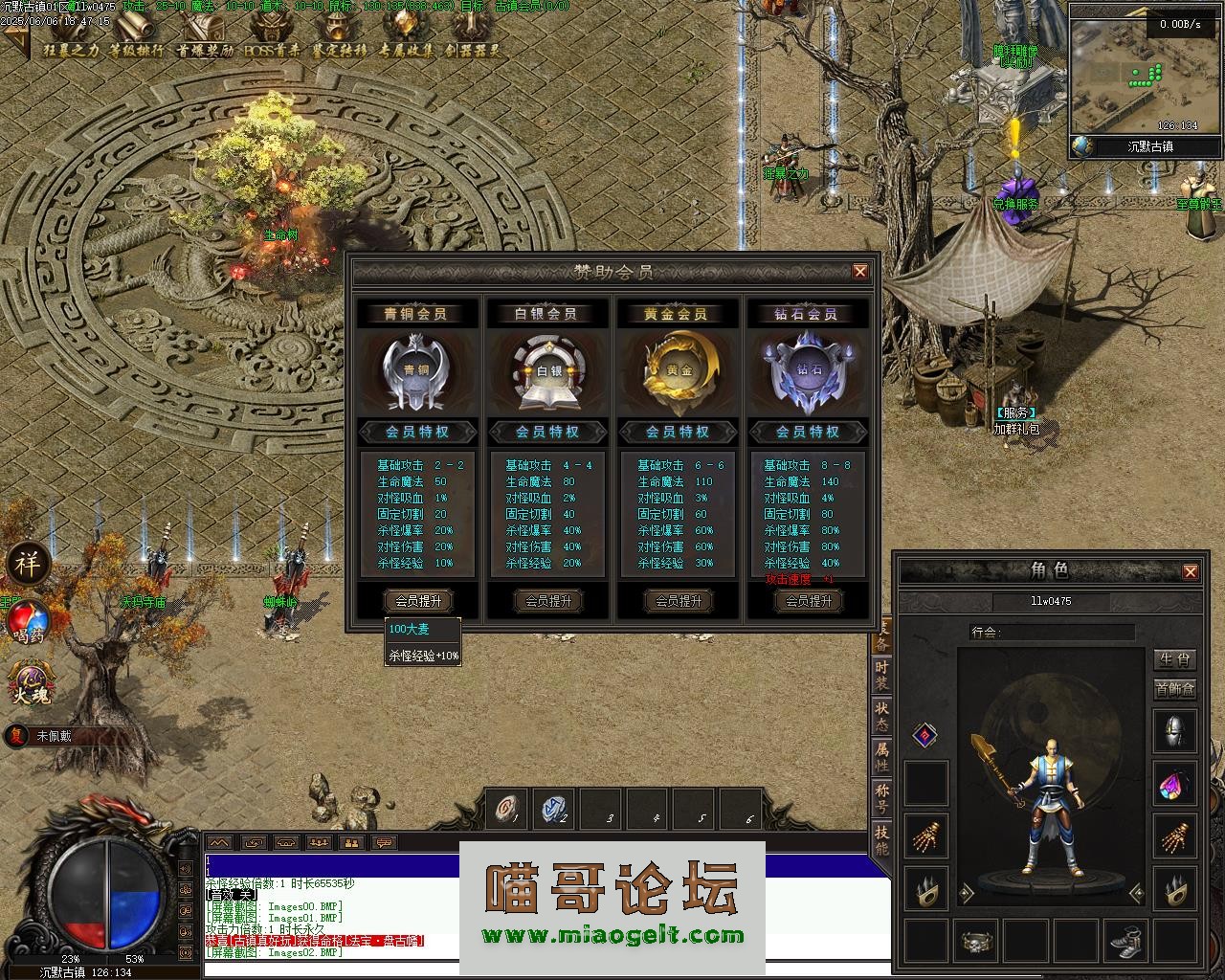Close the 赞助会员 sponsor membership window
Screen dimensions: 1225x980
click(859, 272)
